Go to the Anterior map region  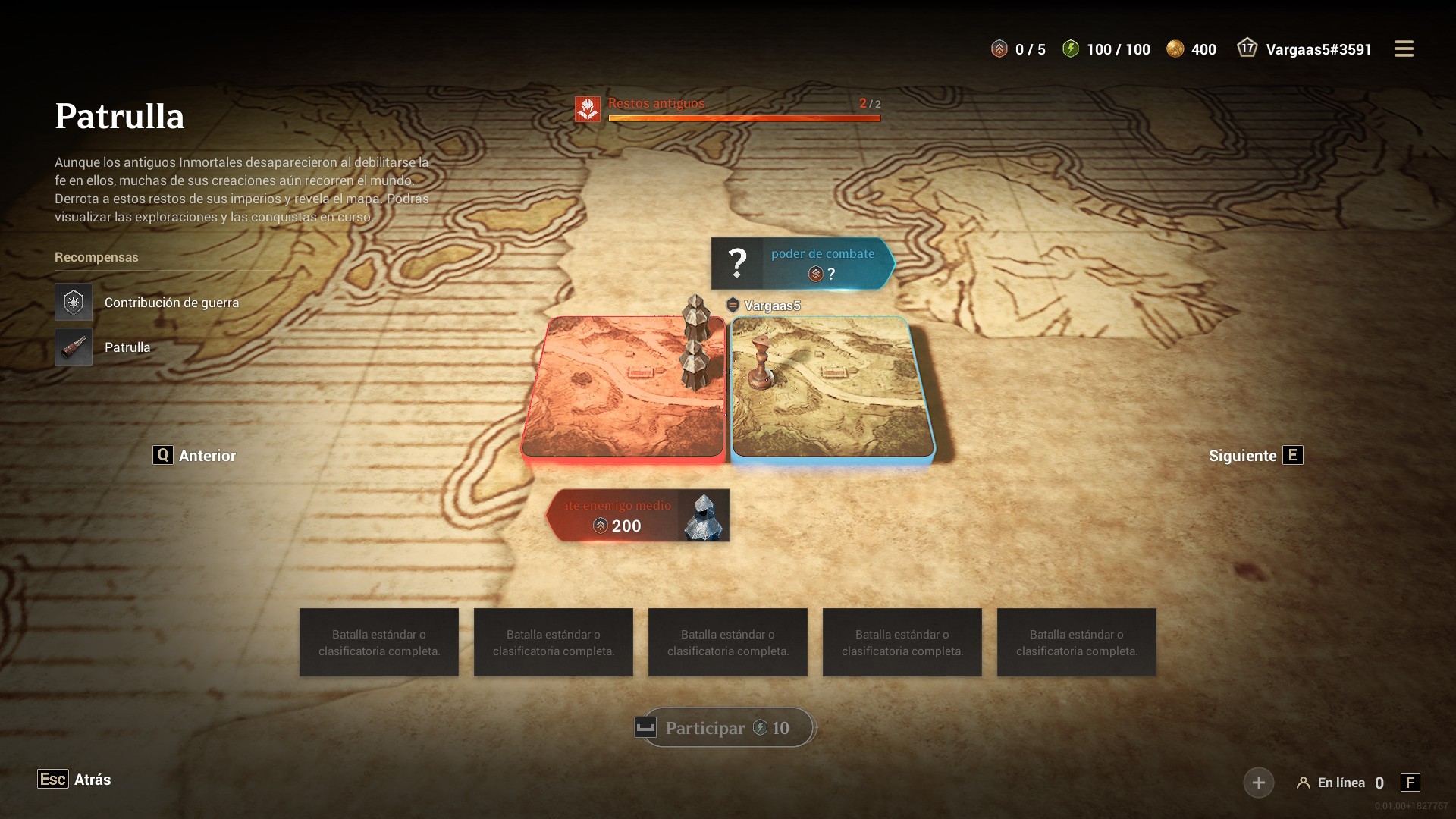[195, 456]
